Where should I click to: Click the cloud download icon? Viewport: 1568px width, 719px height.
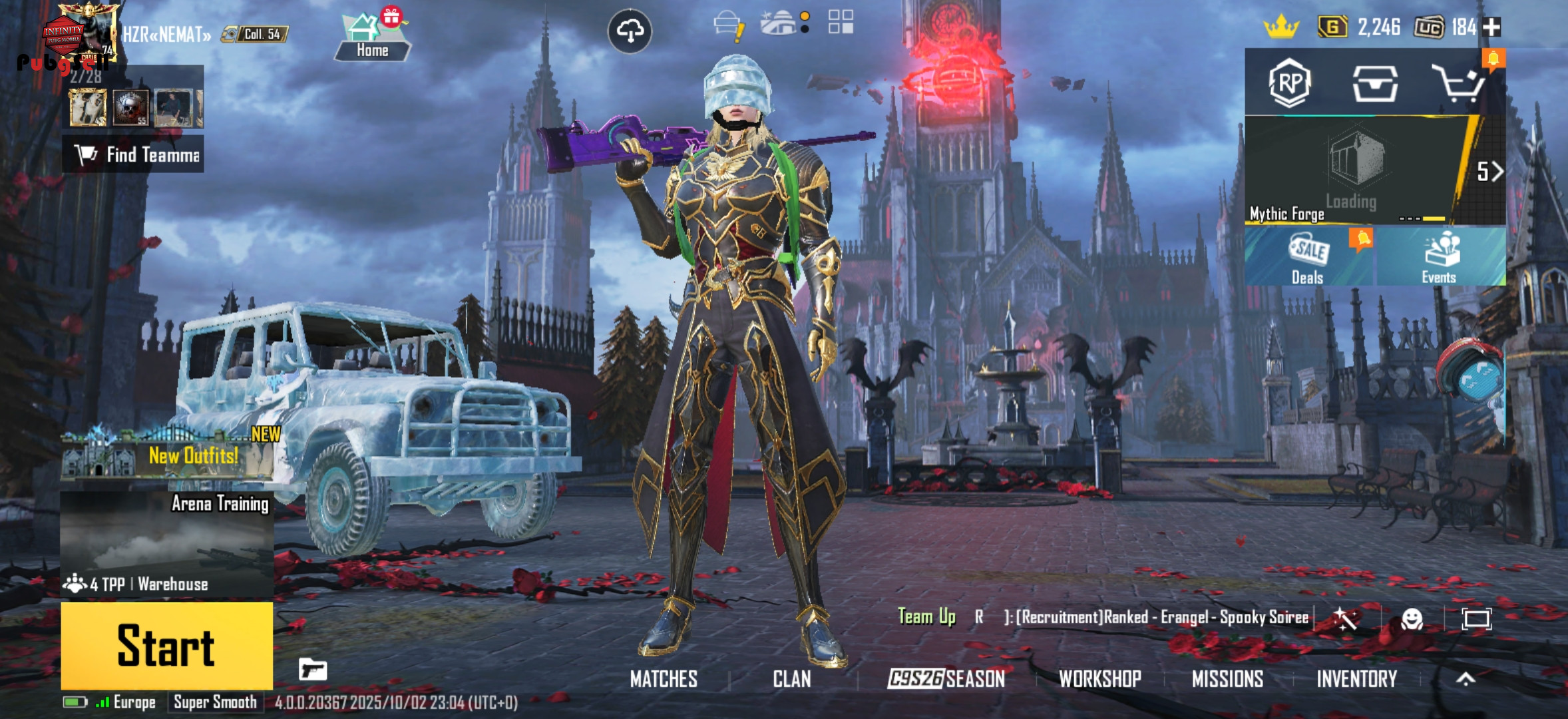click(x=630, y=31)
